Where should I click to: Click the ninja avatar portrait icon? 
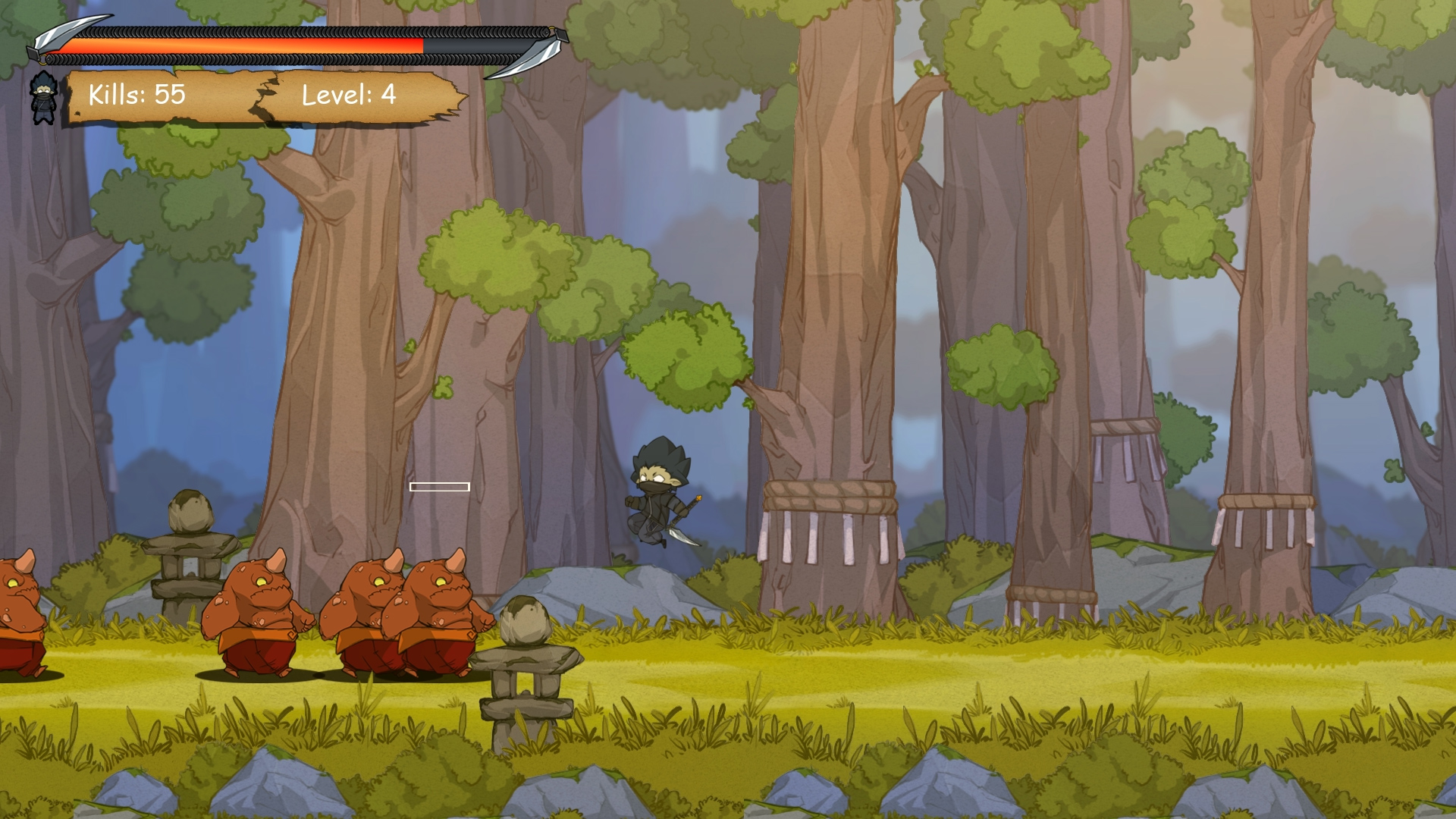(x=43, y=99)
